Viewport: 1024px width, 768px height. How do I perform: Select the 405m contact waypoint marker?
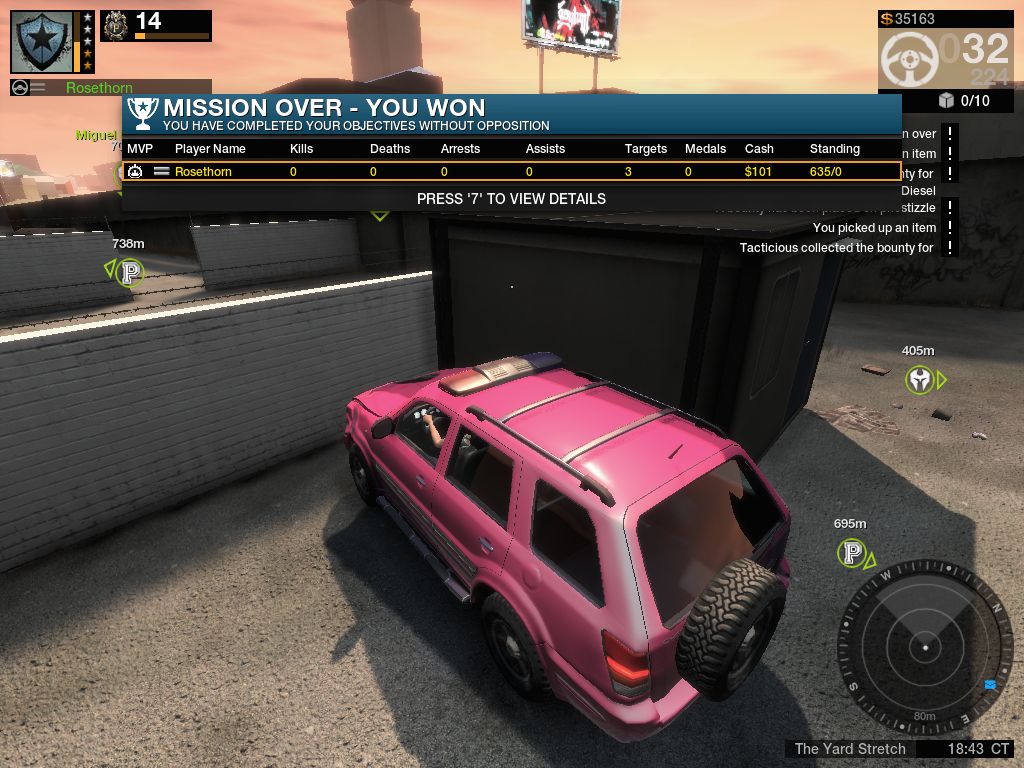click(920, 380)
